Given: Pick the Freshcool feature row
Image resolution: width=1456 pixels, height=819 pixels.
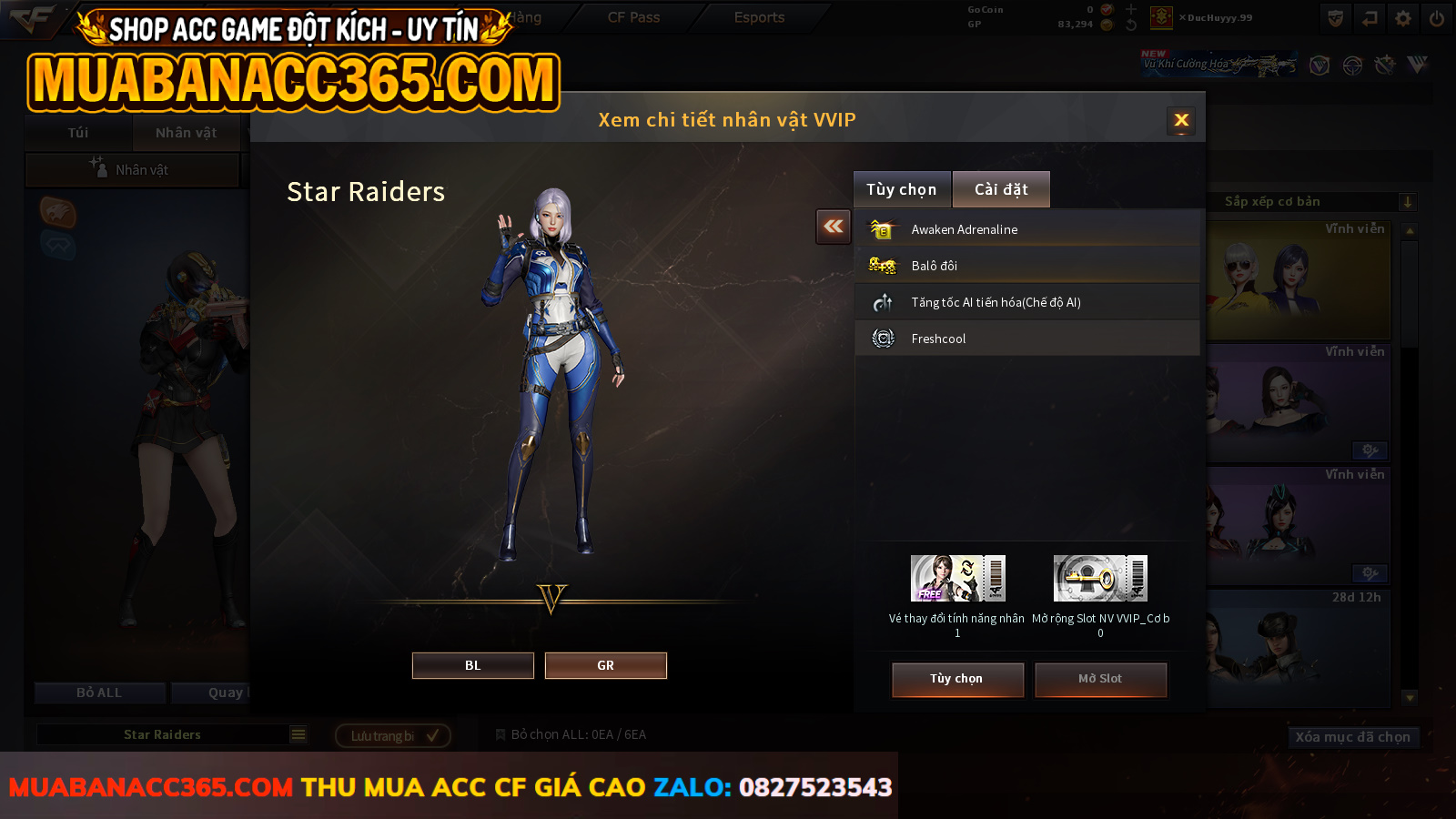Looking at the screenshot, I should (x=1026, y=339).
